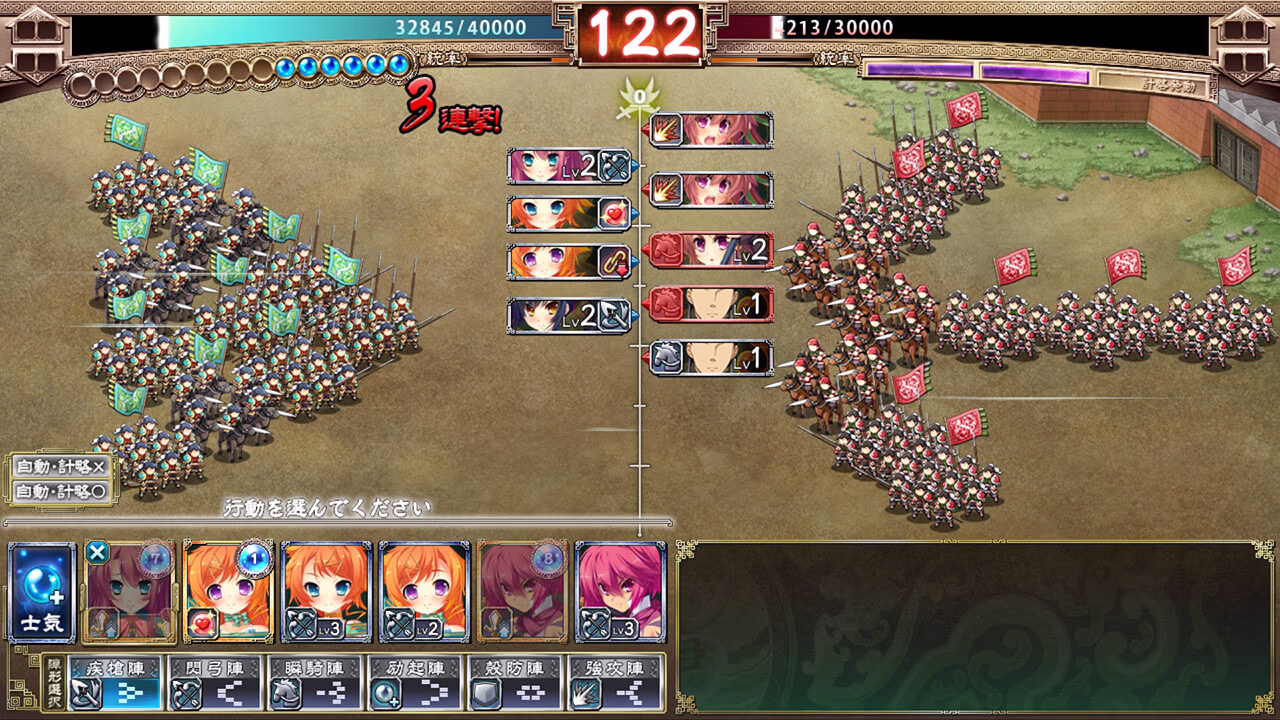Select the 強攻陣 strong attack formation
1280x720 pixels.
[615, 682]
